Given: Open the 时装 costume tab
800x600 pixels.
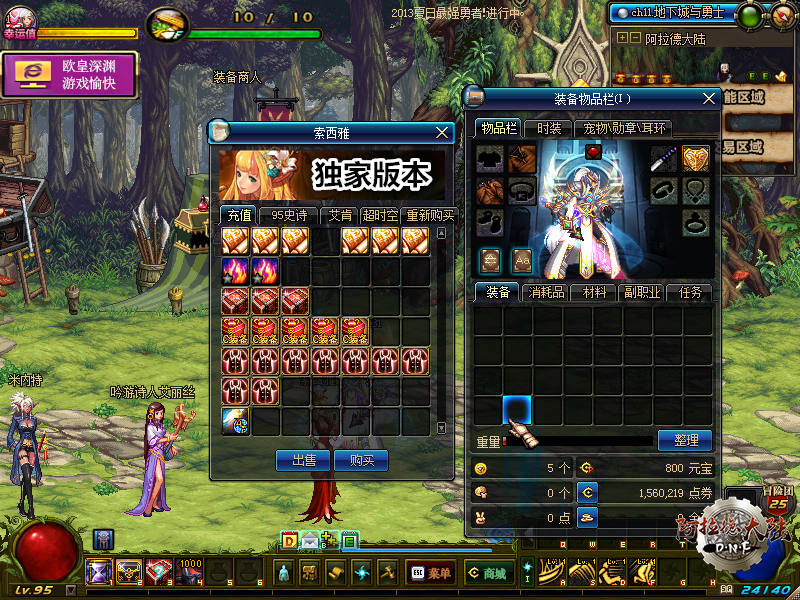Looking at the screenshot, I should pos(549,128).
